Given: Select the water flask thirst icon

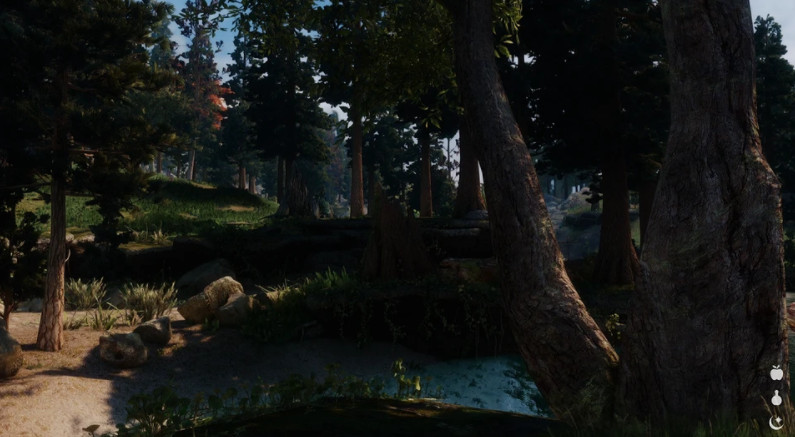Looking at the screenshot, I should [x=776, y=398].
